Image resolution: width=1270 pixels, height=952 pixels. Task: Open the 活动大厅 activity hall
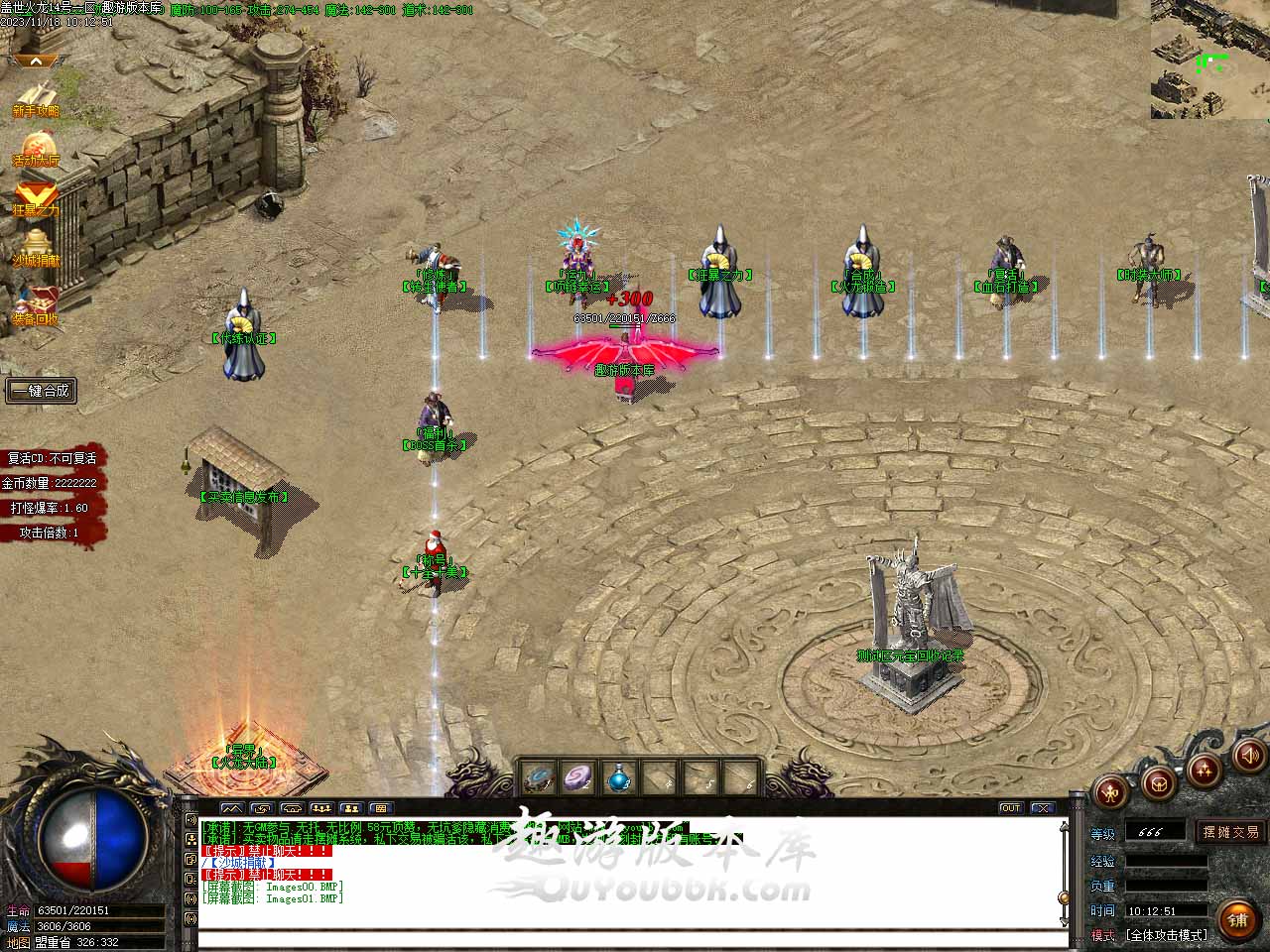[36, 149]
